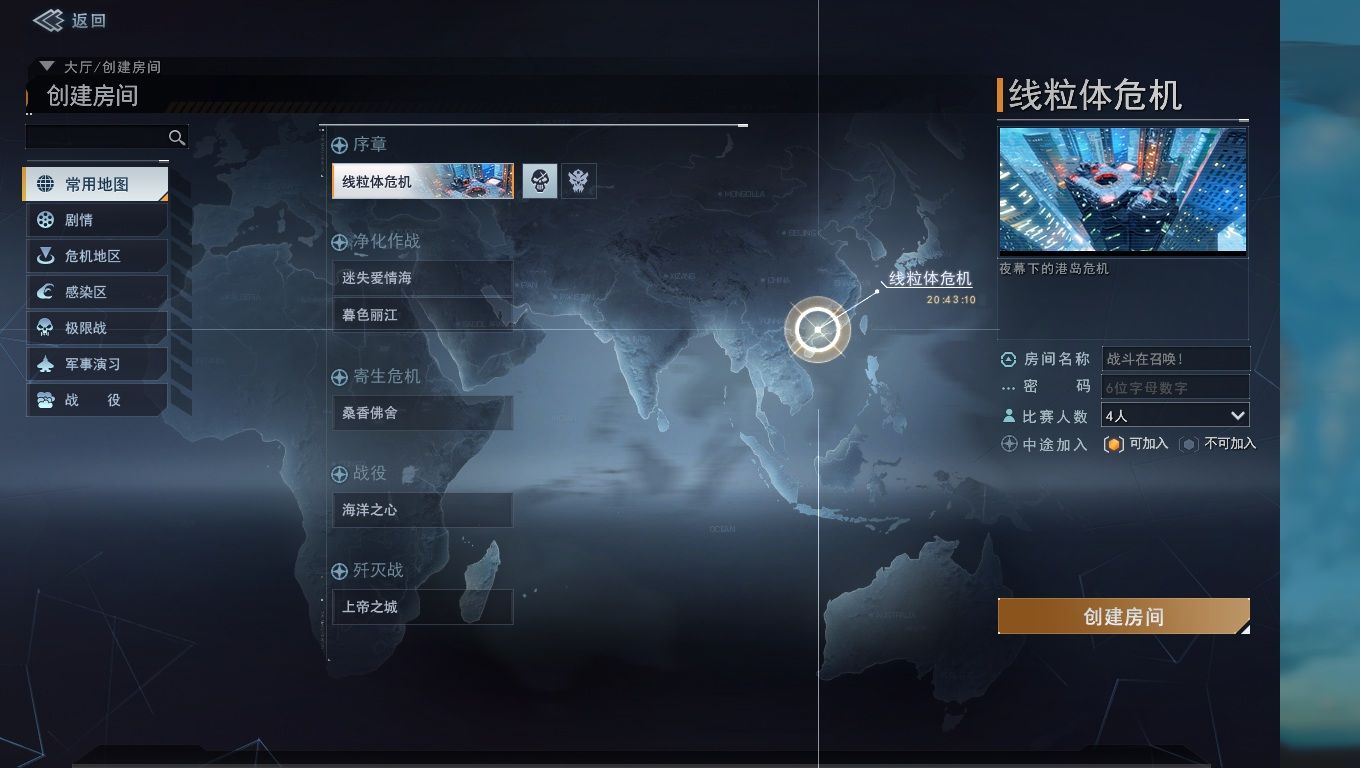Select the skull difficulty icon beside 线粒体危机
This screenshot has height=768, width=1360.
coord(540,181)
